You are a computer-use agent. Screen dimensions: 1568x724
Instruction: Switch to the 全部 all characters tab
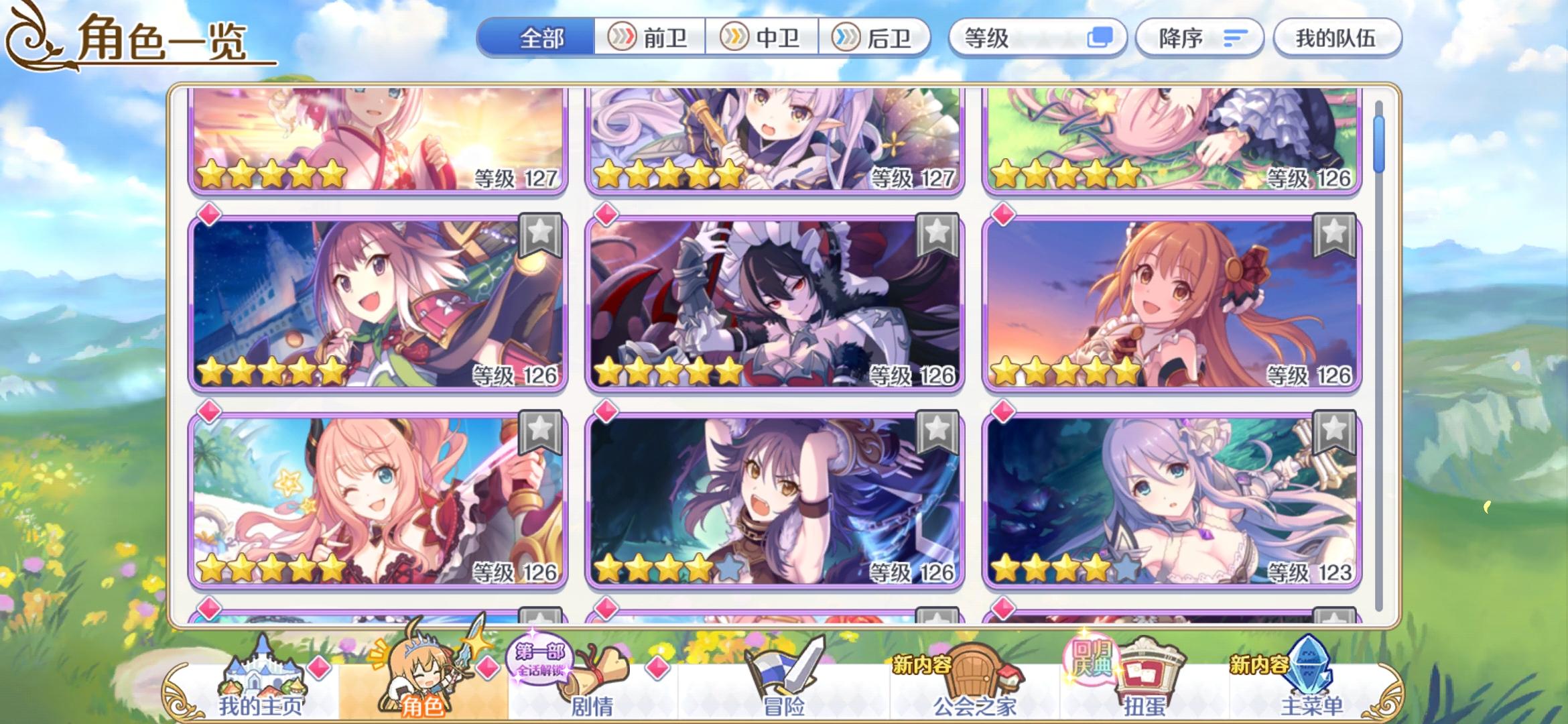click(x=540, y=38)
